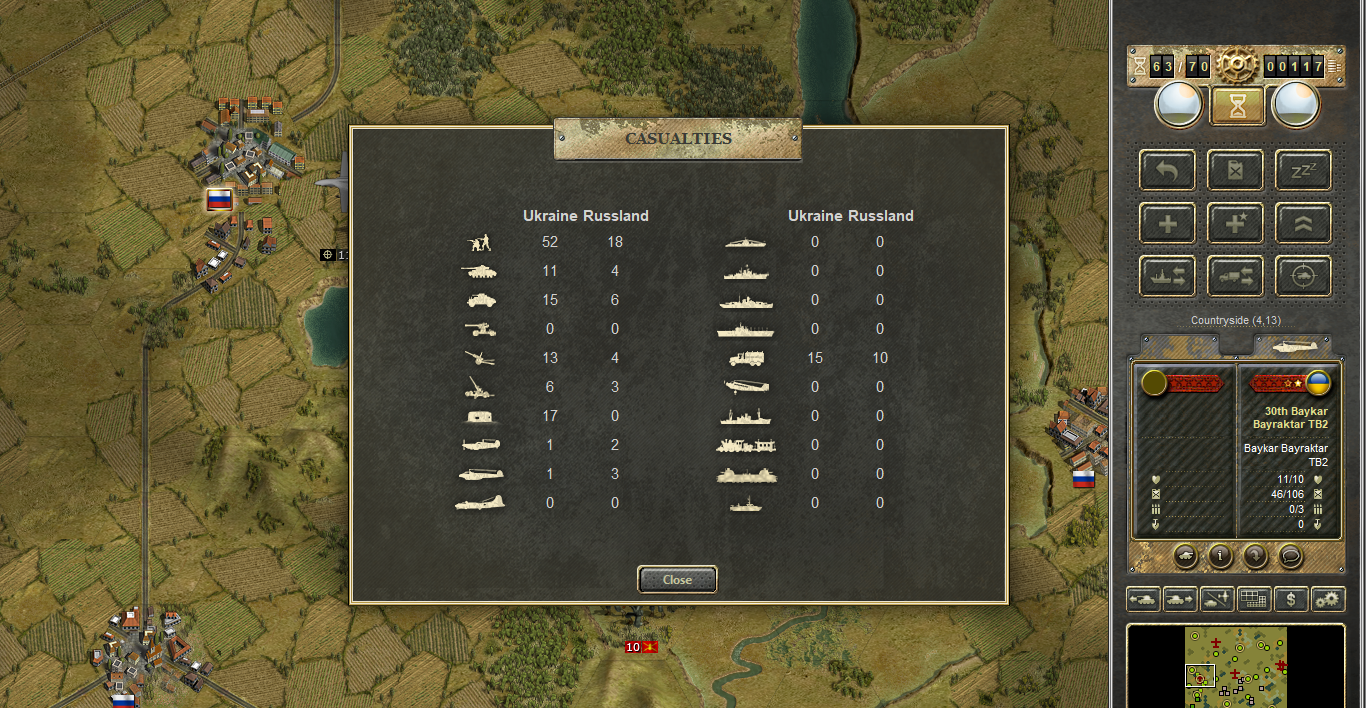Put the unit to sleep (Zzz)

(x=1302, y=170)
